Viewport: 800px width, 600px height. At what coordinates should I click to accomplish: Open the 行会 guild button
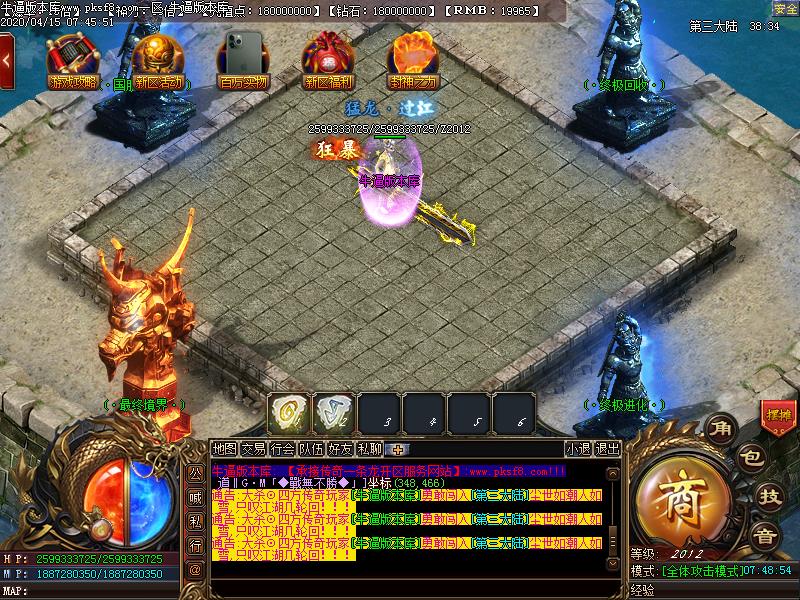[x=283, y=449]
